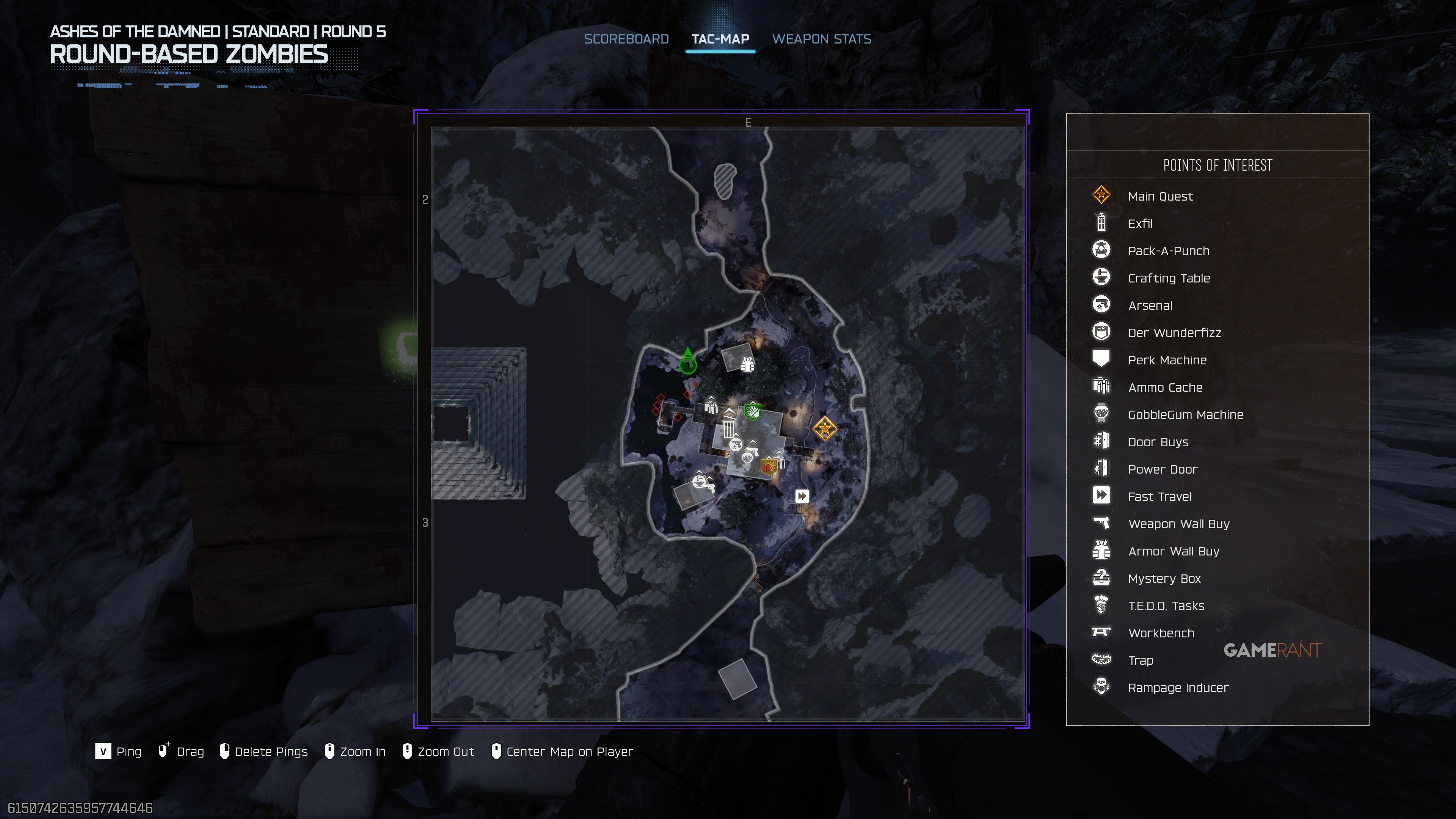Choose Main Quest in the legend
Image resolution: width=1456 pixels, height=819 pixels.
pyautogui.click(x=1160, y=196)
